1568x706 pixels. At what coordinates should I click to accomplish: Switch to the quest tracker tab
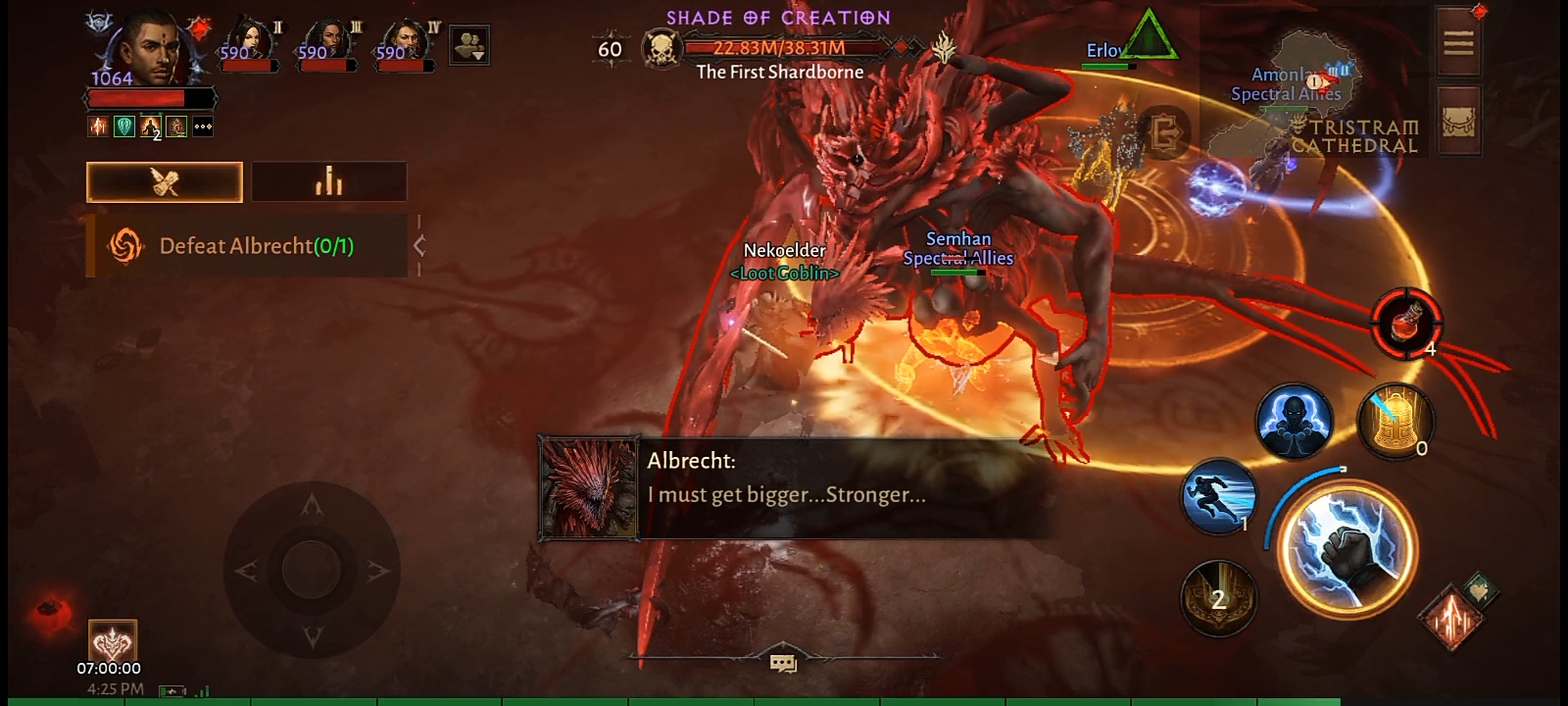(x=165, y=182)
